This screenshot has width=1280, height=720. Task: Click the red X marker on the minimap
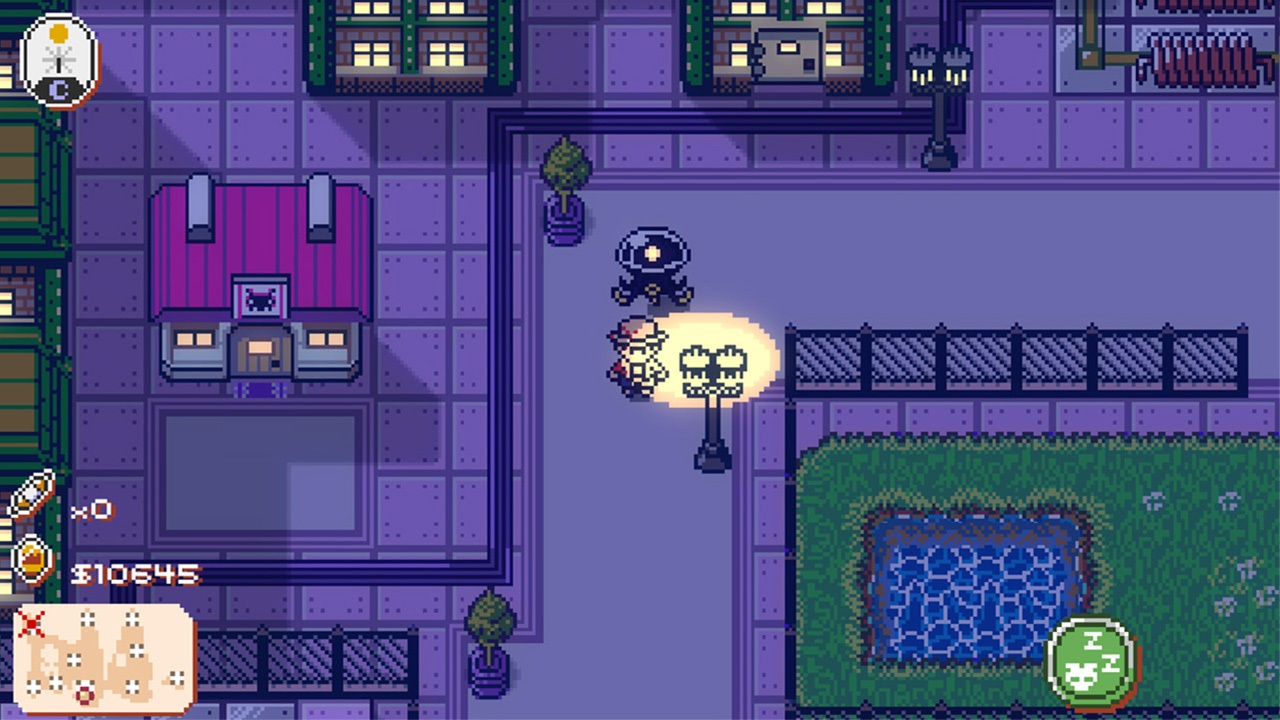(31, 622)
